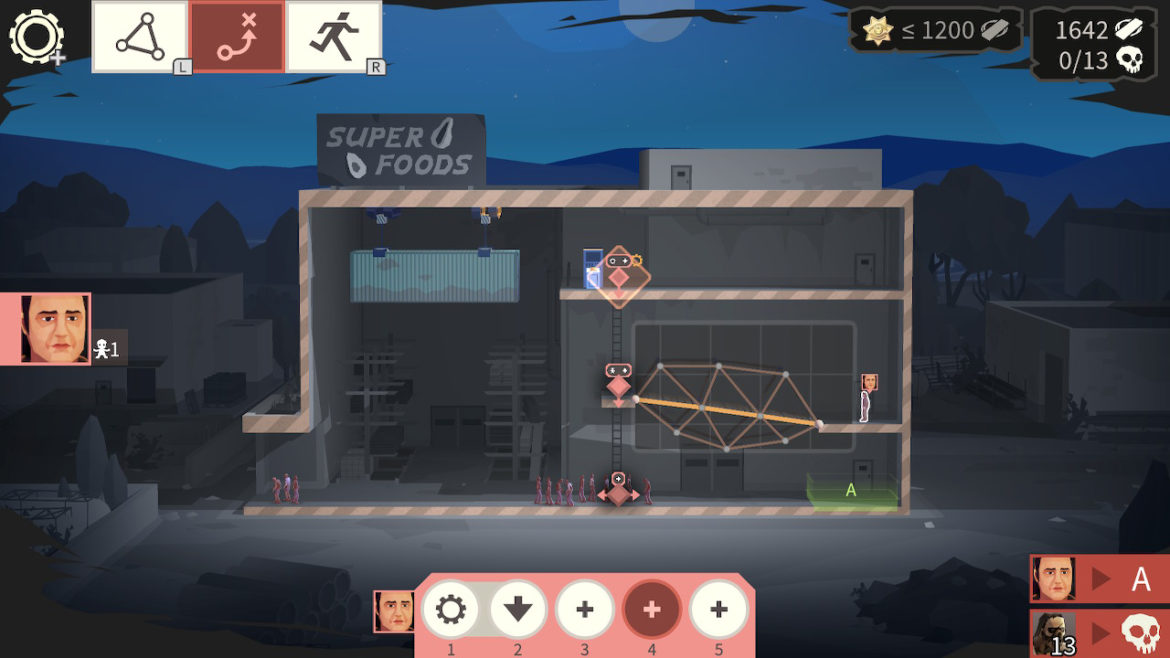Open the settings gear menu
The width and height of the screenshot is (1170, 658).
click(36, 37)
